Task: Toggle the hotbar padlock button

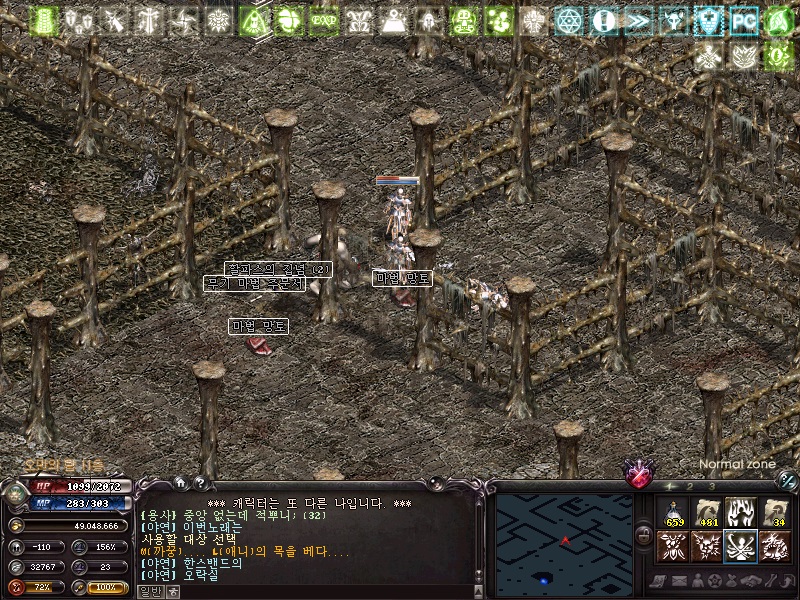Action: click(x=645, y=536)
